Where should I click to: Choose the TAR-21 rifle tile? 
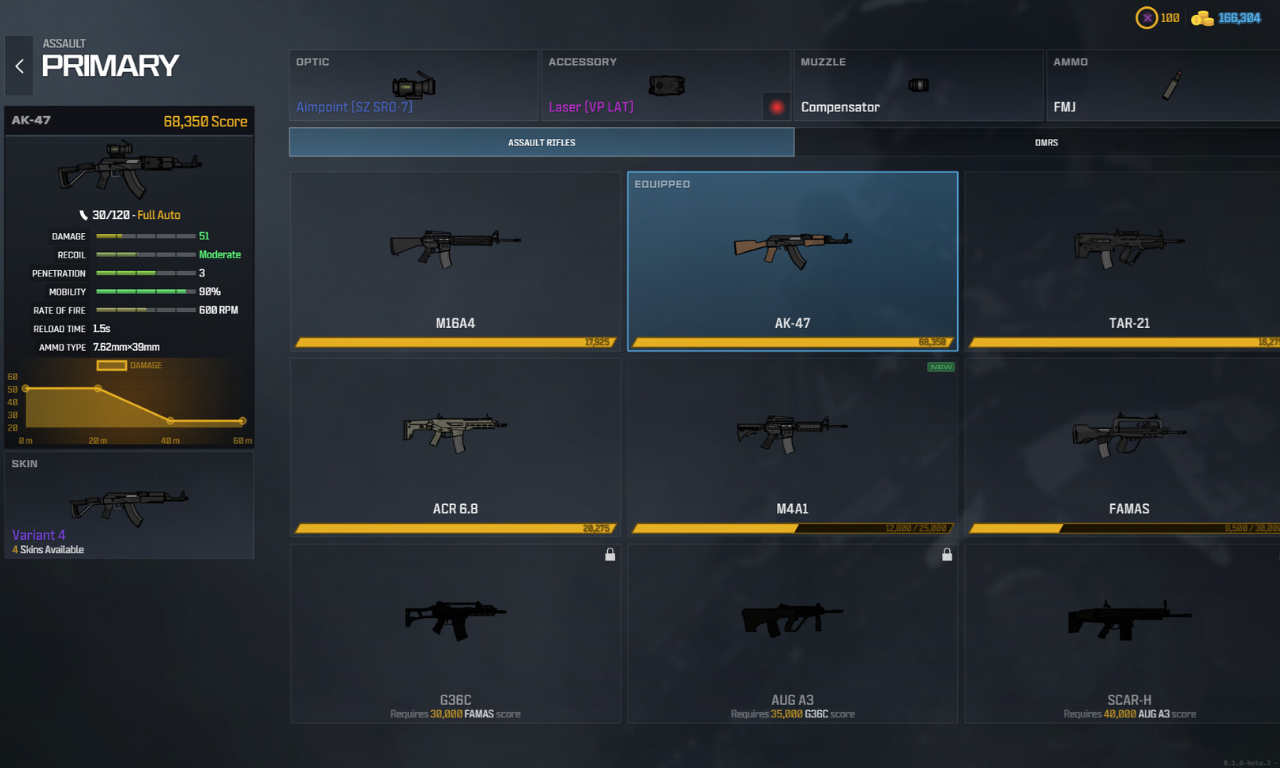(1122, 260)
